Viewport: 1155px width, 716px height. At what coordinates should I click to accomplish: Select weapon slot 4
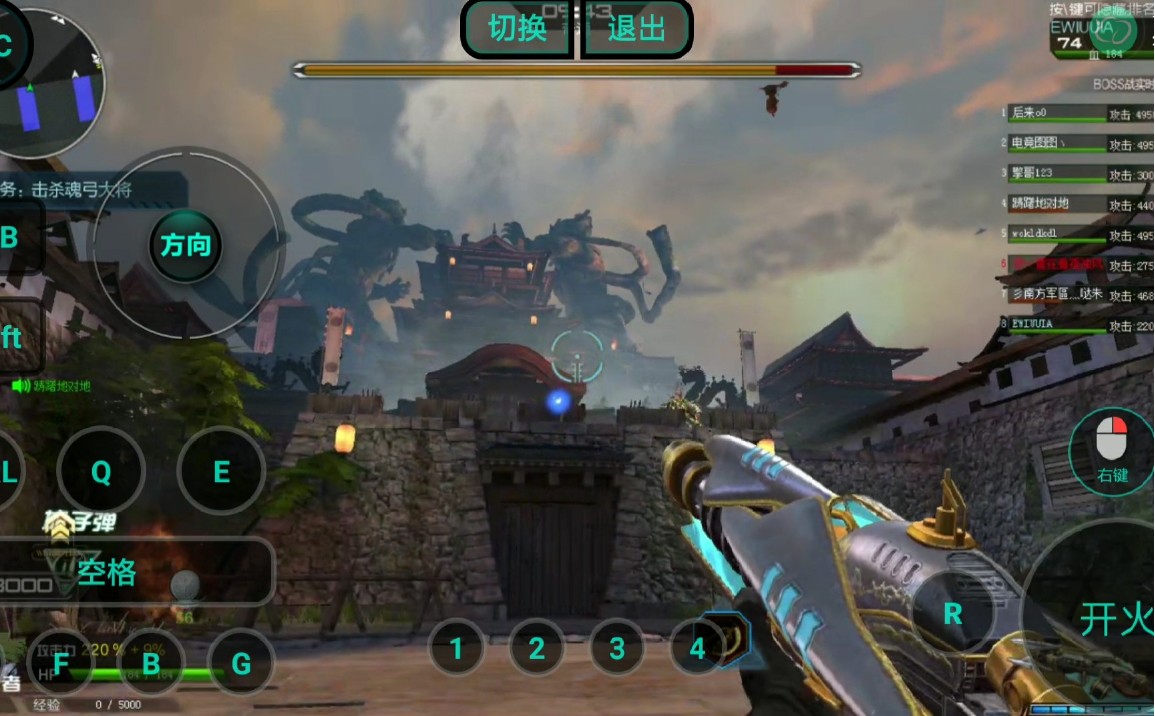[697, 648]
